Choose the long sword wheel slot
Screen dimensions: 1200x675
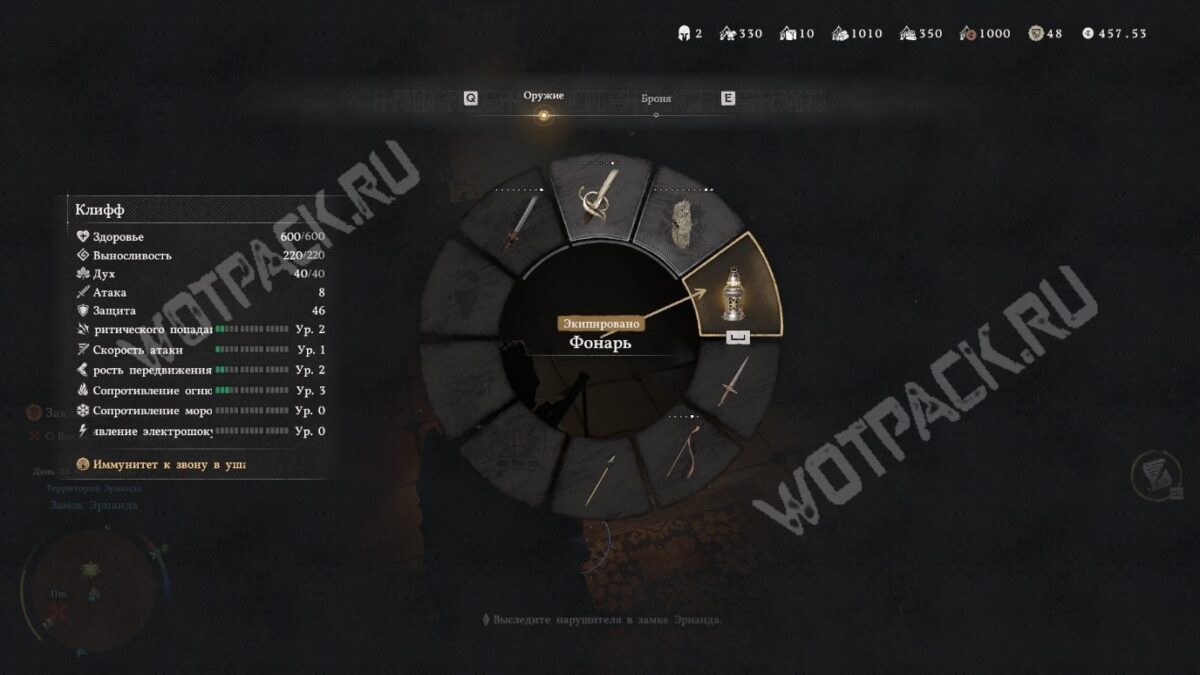(x=519, y=225)
